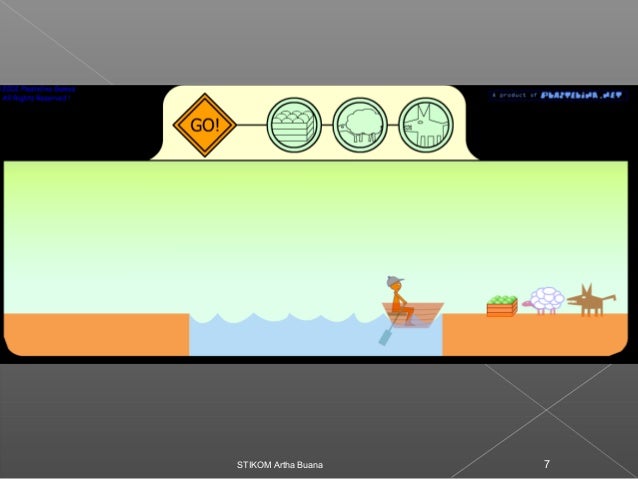Pick the wolf circle icon
Image resolution: width=638 pixels, height=479 pixels.
click(x=426, y=126)
